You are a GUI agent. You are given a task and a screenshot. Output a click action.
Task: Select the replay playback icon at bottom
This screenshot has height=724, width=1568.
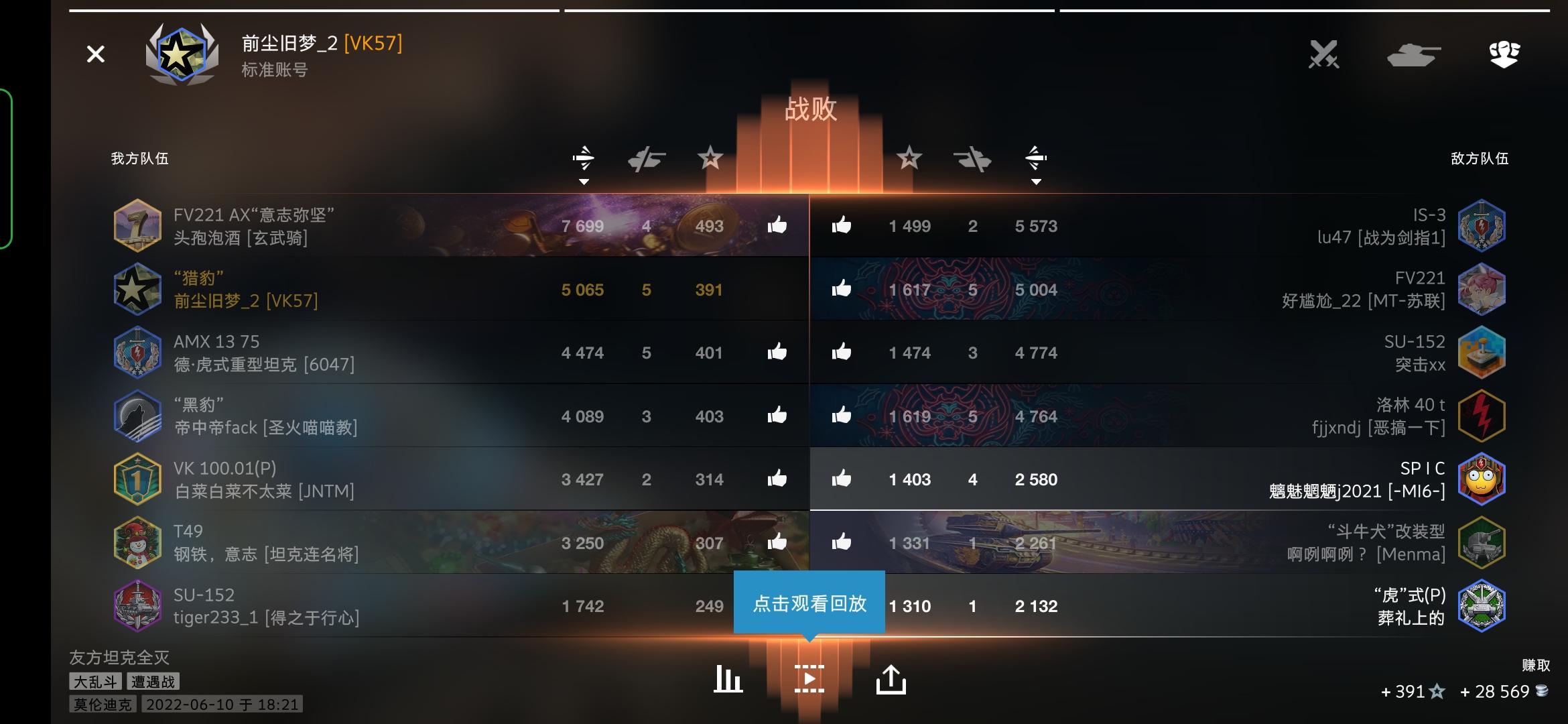click(x=810, y=678)
